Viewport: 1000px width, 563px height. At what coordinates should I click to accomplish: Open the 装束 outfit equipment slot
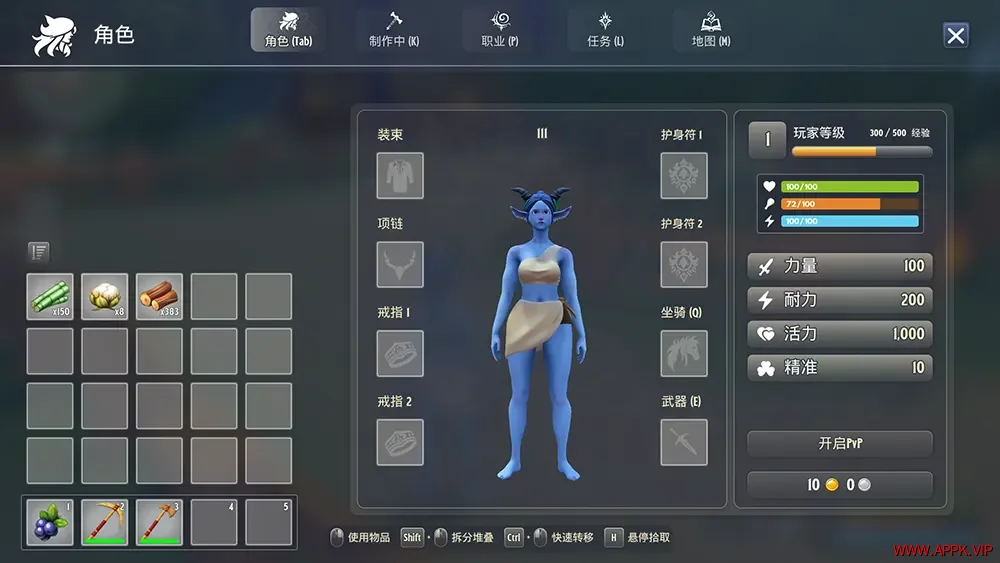400,176
